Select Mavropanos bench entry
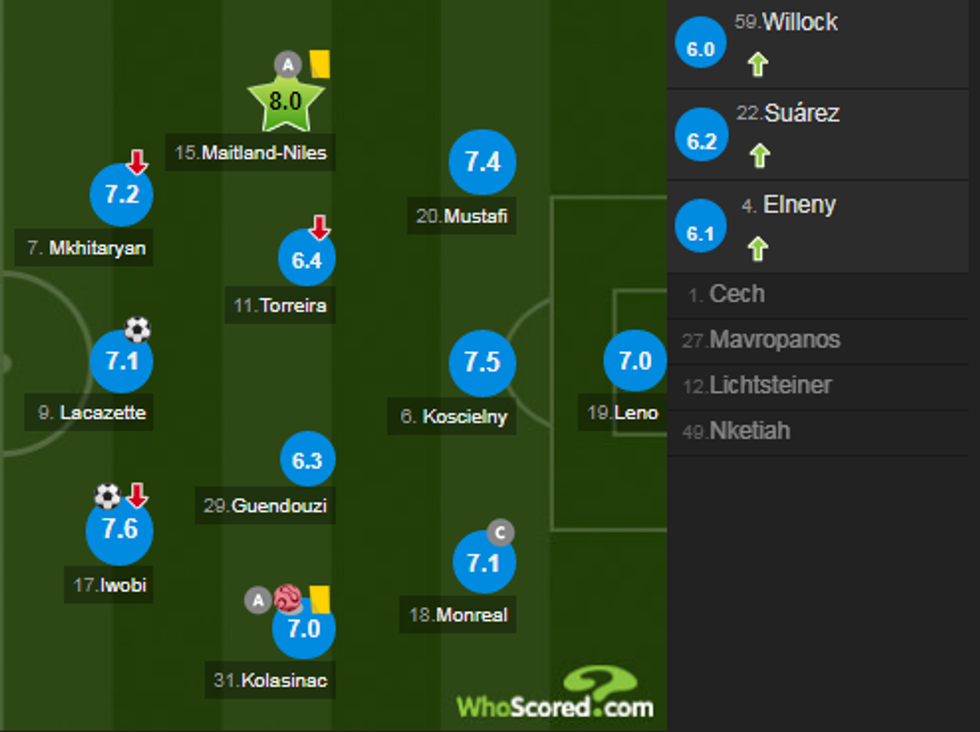 pyautogui.click(x=817, y=341)
